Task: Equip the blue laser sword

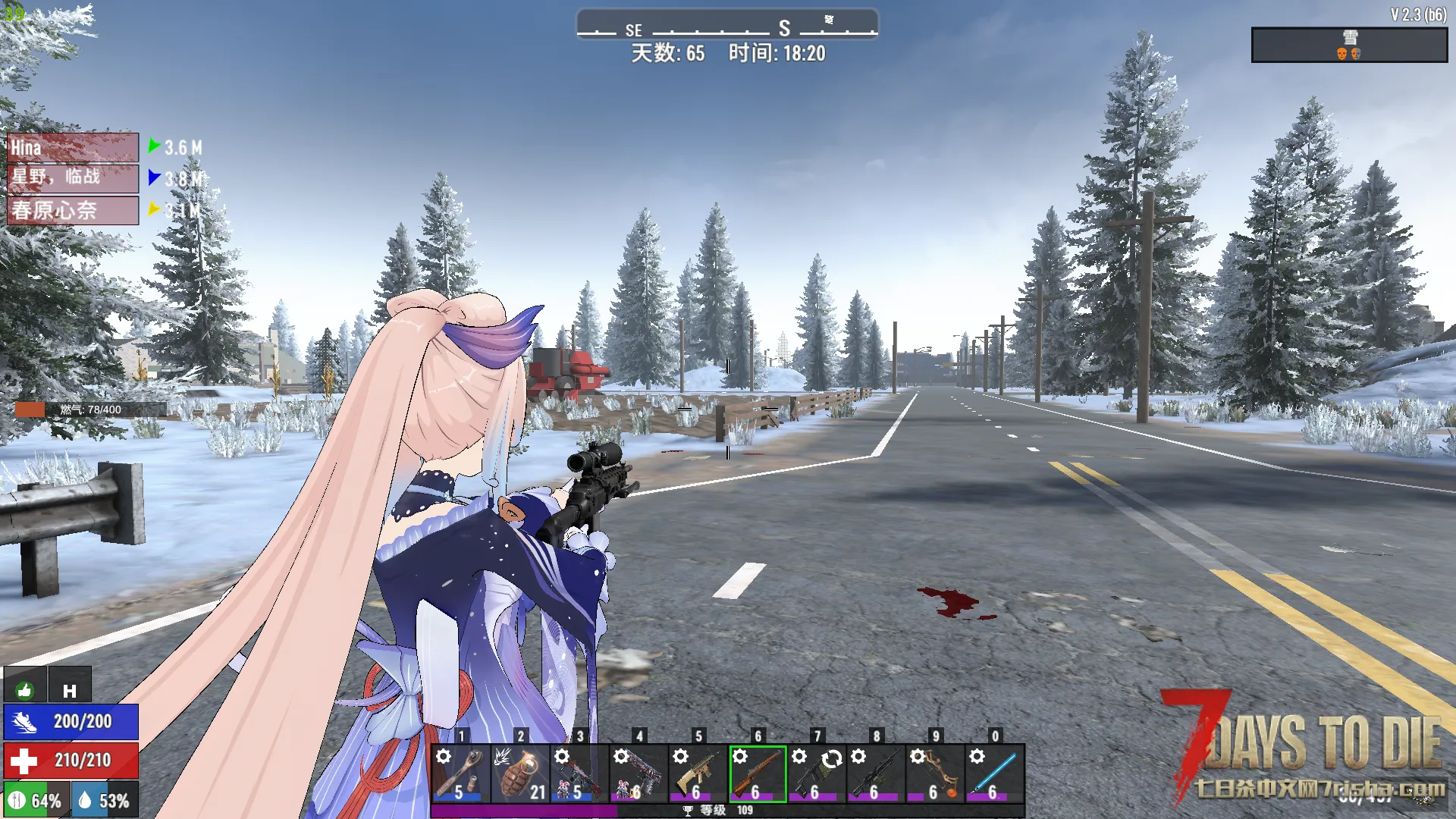Action: click(994, 773)
